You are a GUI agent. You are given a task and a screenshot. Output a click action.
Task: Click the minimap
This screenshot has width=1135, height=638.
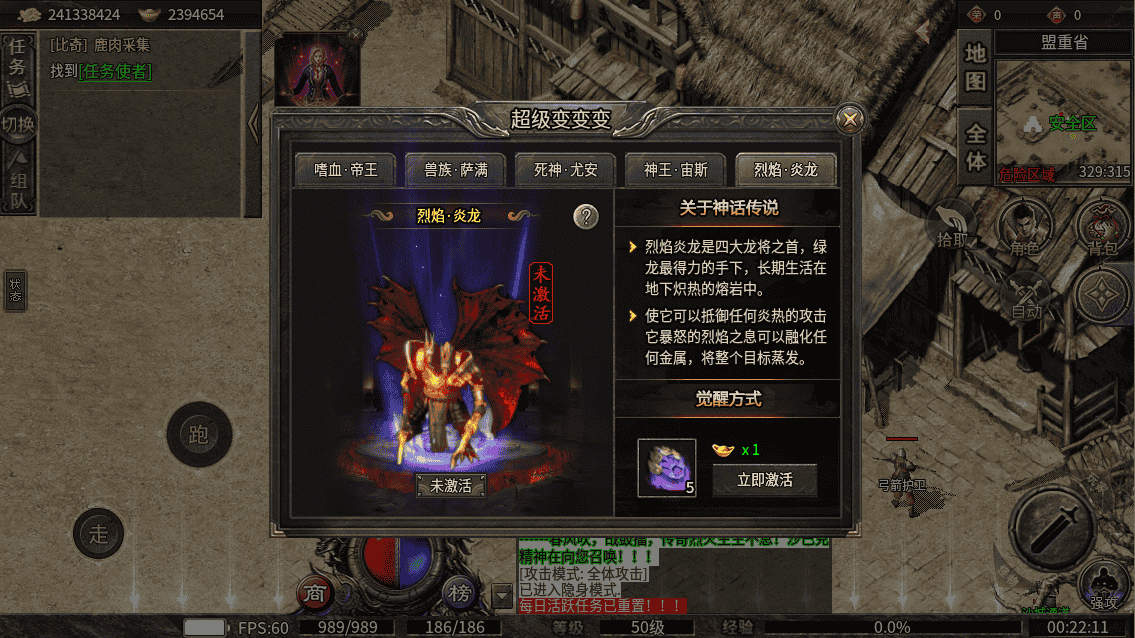tap(1062, 122)
